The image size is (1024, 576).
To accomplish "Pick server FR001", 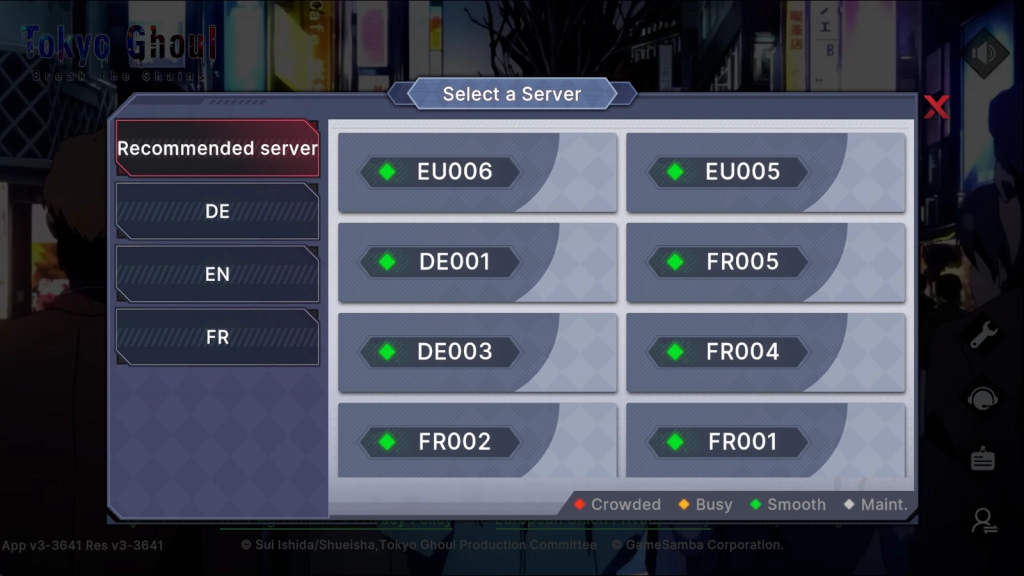I will (x=765, y=441).
